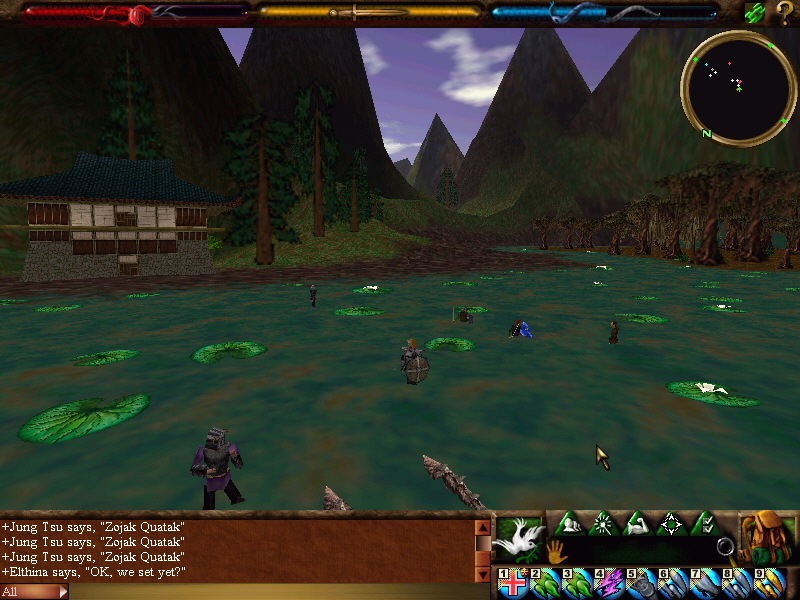800x600 pixels.
Task: Click the magnifying glass examine tool
Action: [726, 548]
